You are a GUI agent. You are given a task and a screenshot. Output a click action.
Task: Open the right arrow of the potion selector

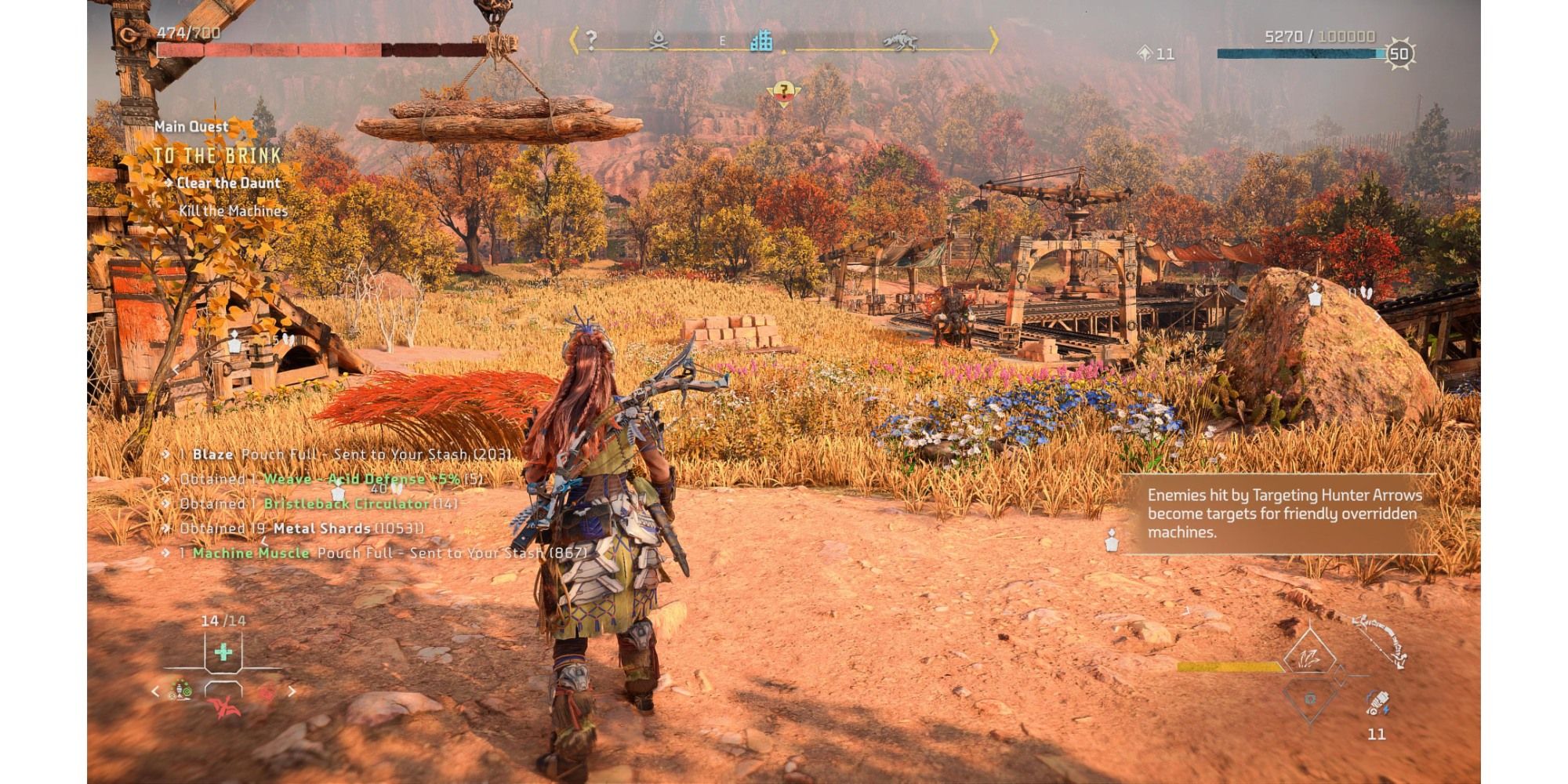(292, 691)
